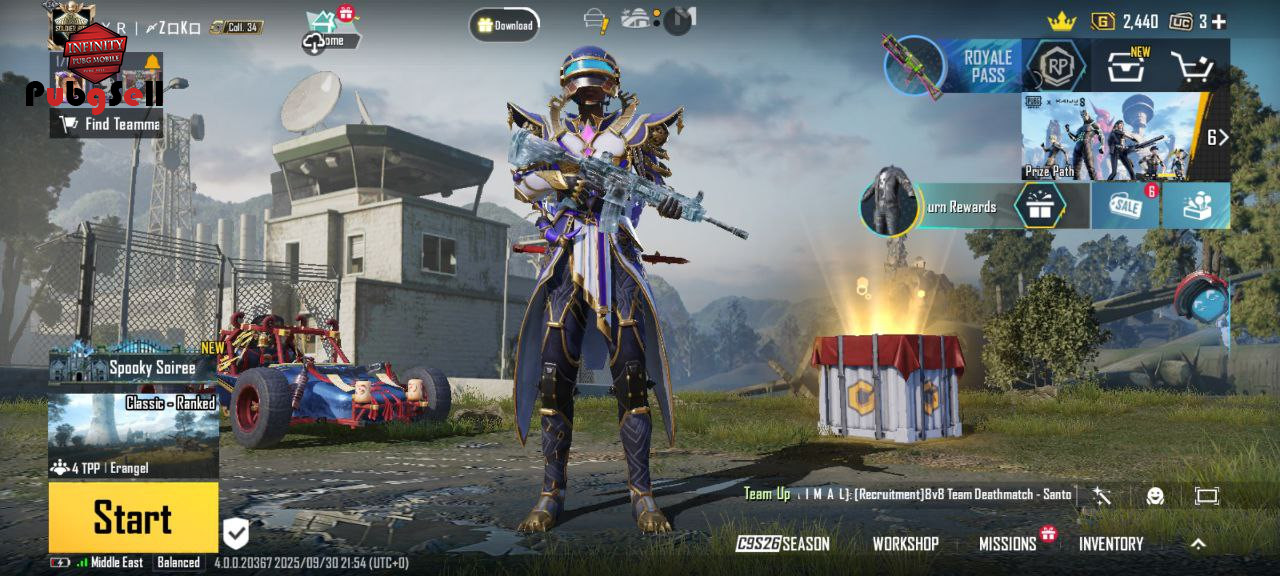The image size is (1280, 576).
Task: Open the Royale Pass panel
Action: pyautogui.click(x=987, y=66)
